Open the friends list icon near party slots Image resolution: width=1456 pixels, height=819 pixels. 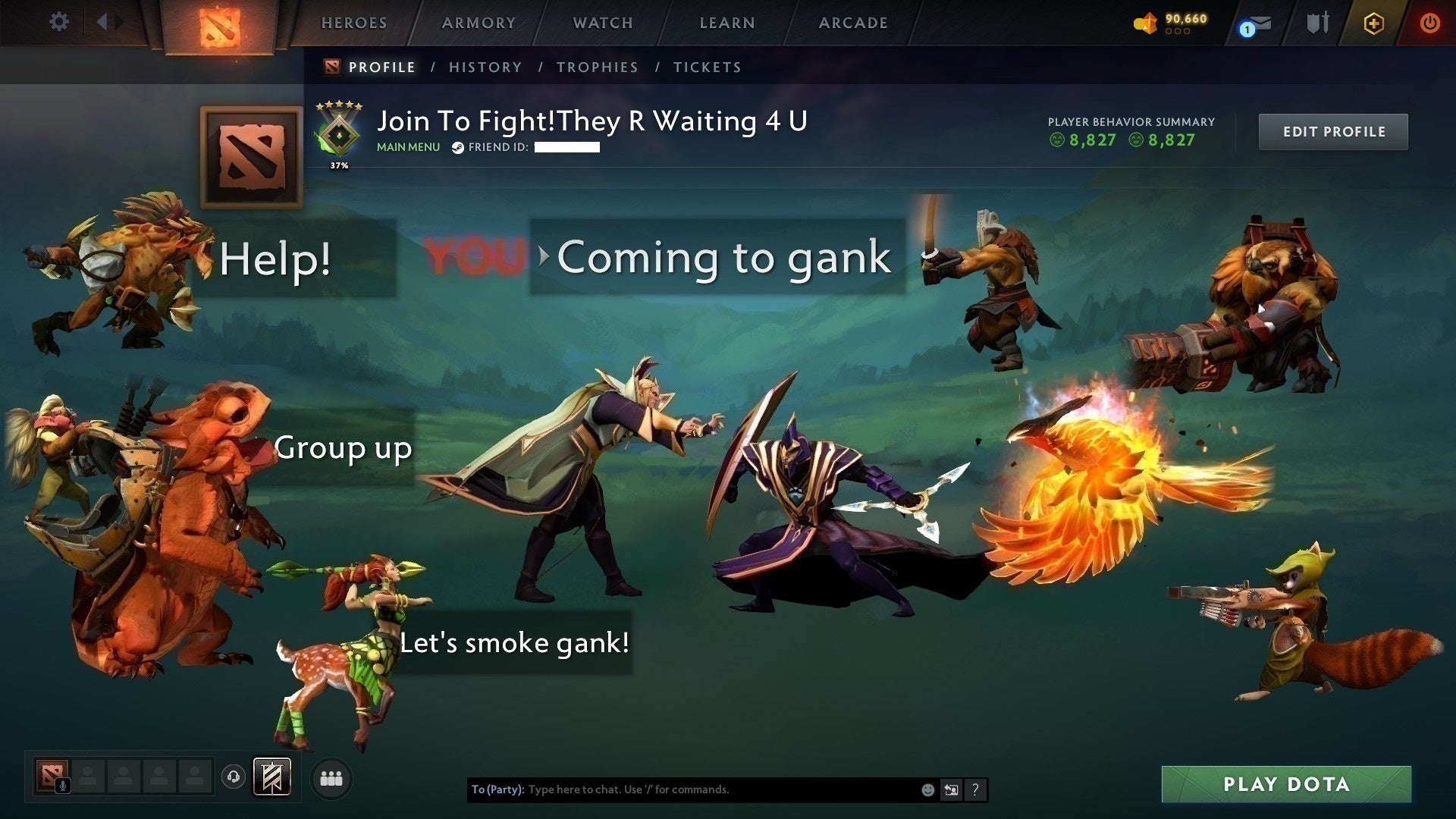point(331,777)
